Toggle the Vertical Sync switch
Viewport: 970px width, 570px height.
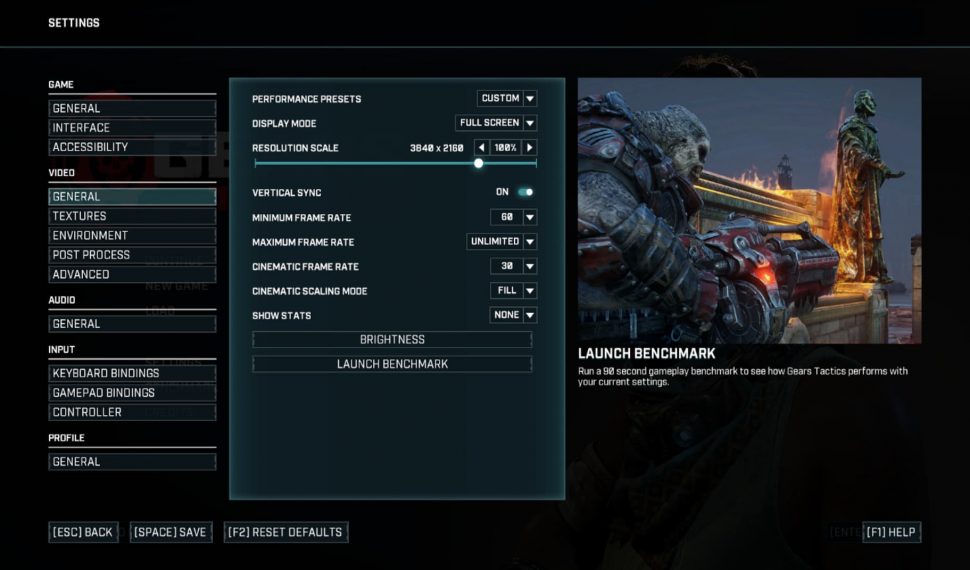(x=525, y=192)
